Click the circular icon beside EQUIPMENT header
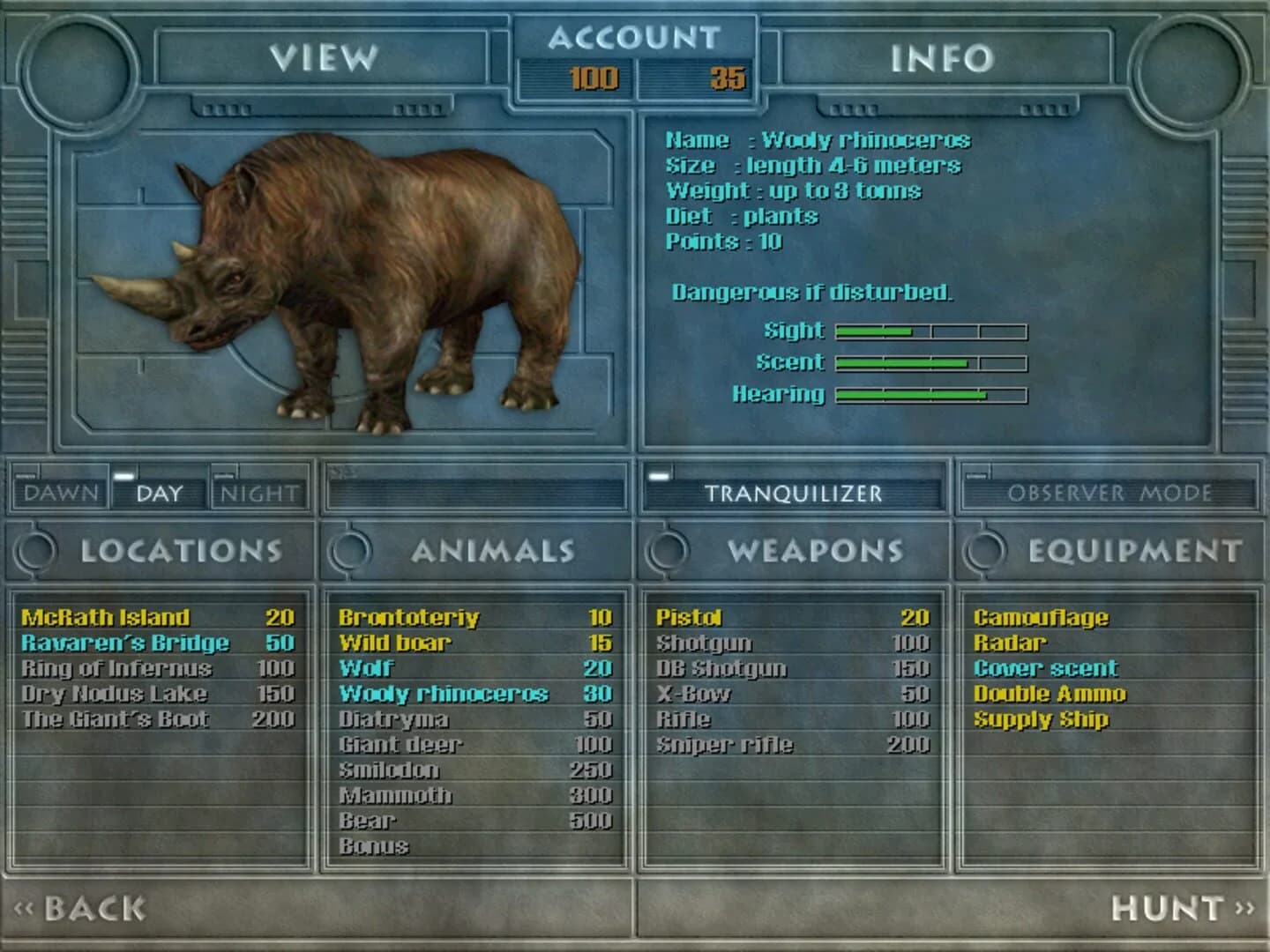This screenshot has height=952, width=1270. coord(985,551)
